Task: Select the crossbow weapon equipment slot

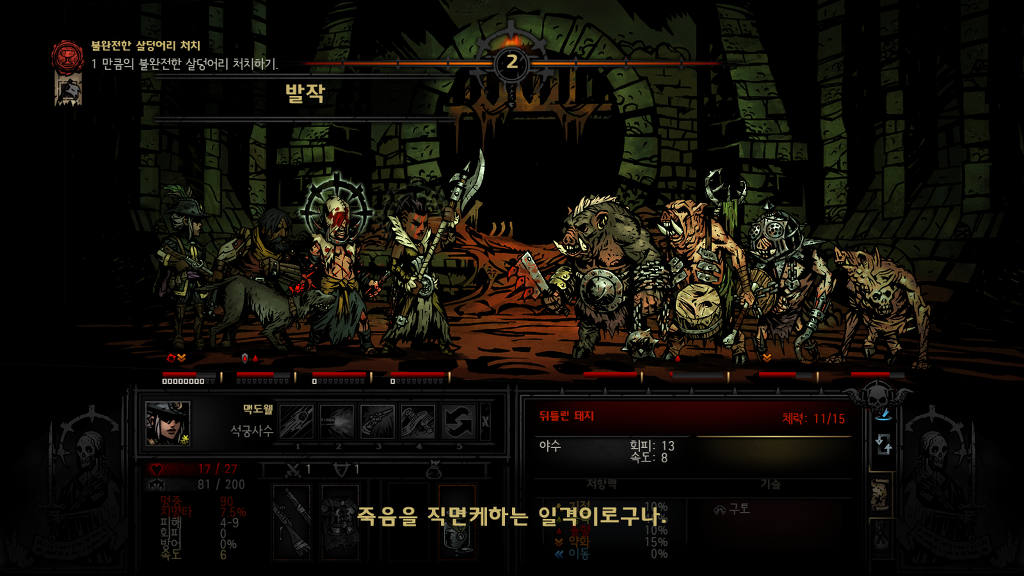Action: pyautogui.click(x=292, y=518)
